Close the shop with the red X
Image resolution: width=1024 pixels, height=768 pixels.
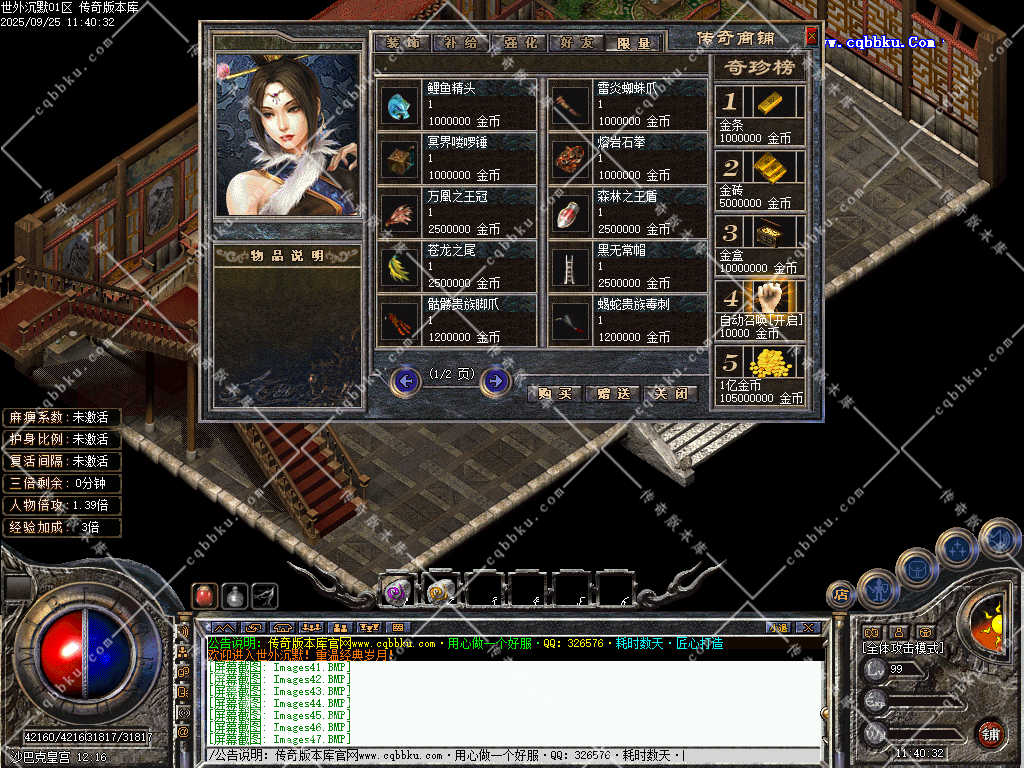[811, 37]
